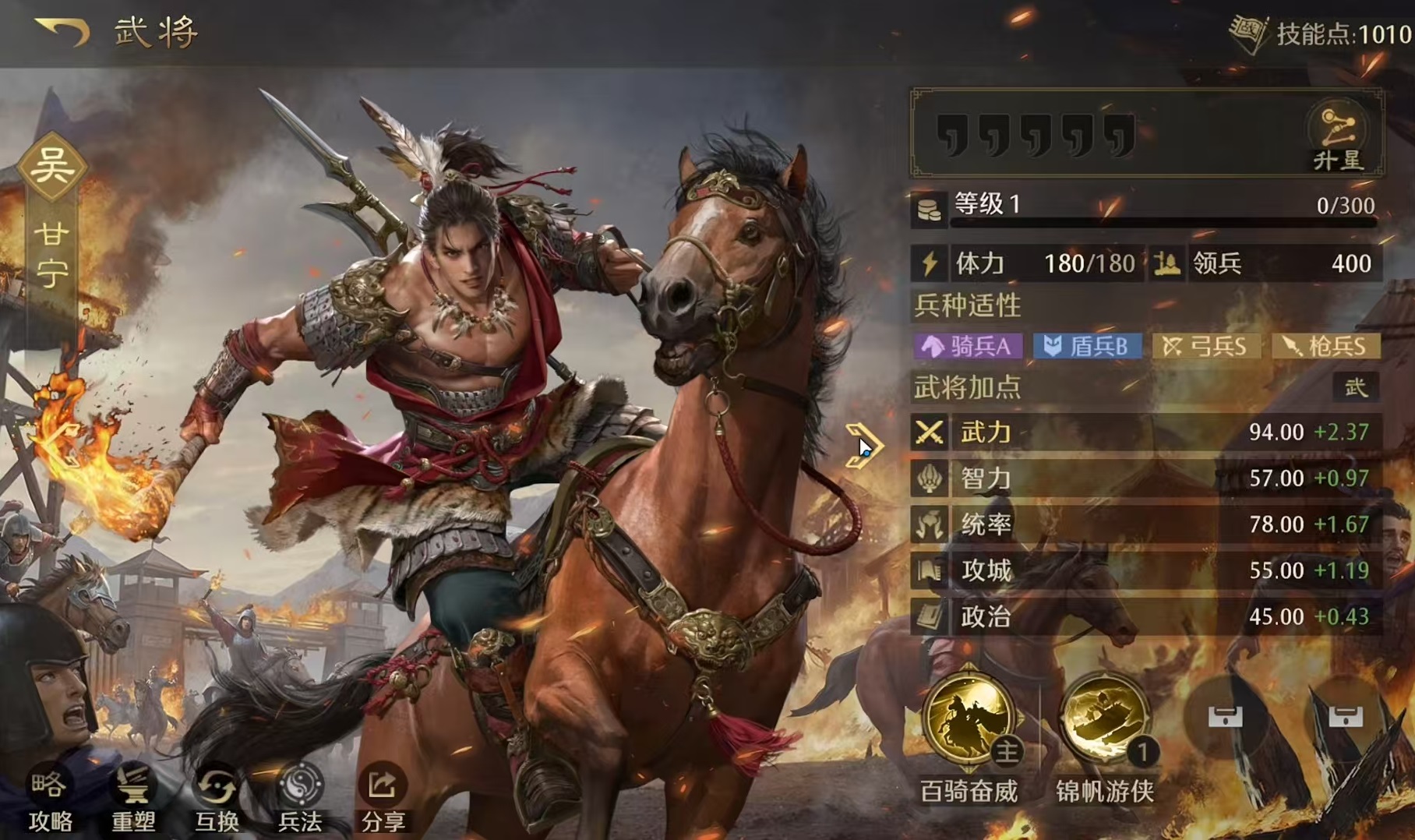View the 锦帆游侠 skill icon
The width and height of the screenshot is (1415, 840).
tap(1104, 720)
